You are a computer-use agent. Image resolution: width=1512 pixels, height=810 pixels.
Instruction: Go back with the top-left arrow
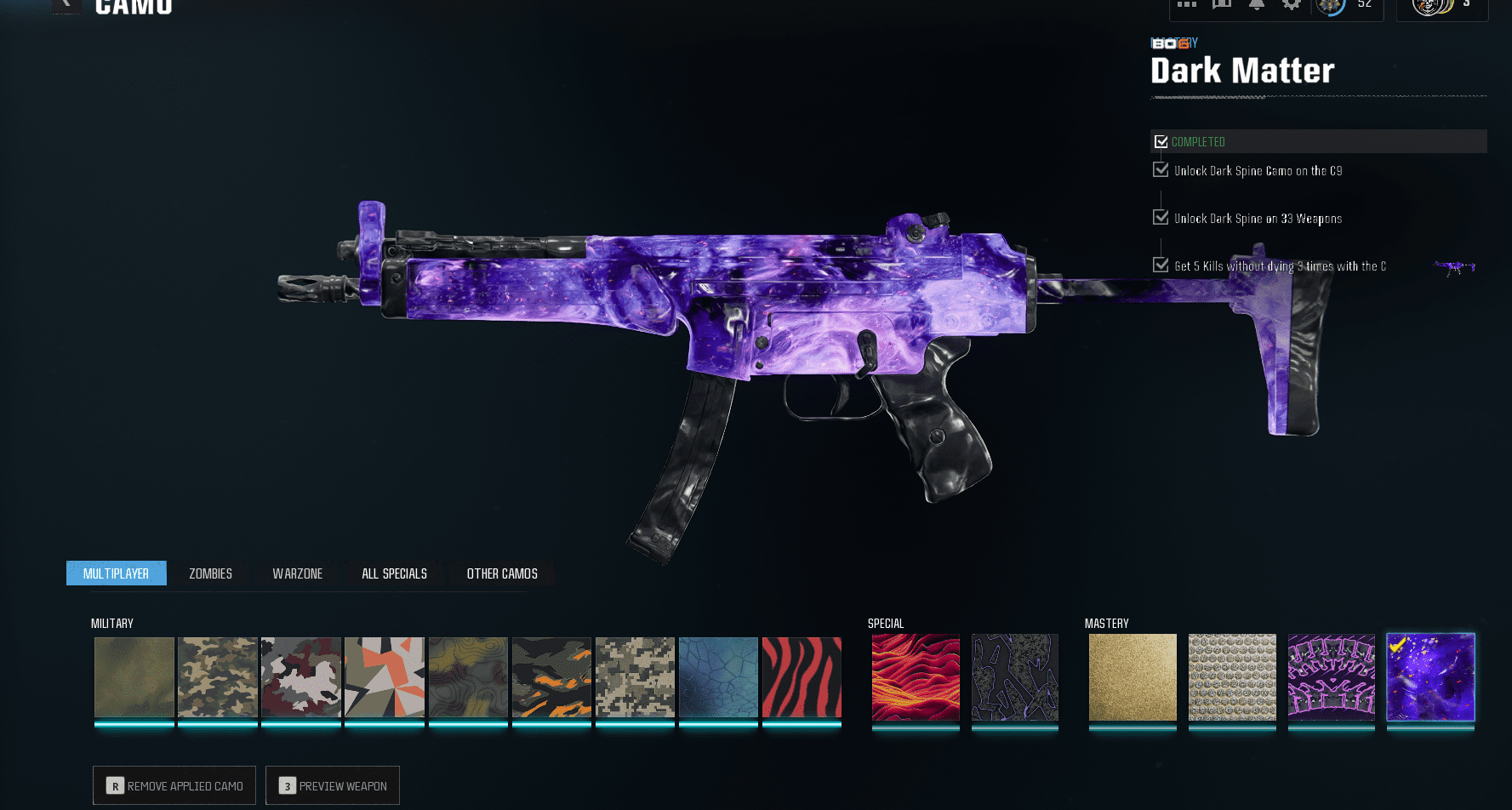[x=66, y=5]
